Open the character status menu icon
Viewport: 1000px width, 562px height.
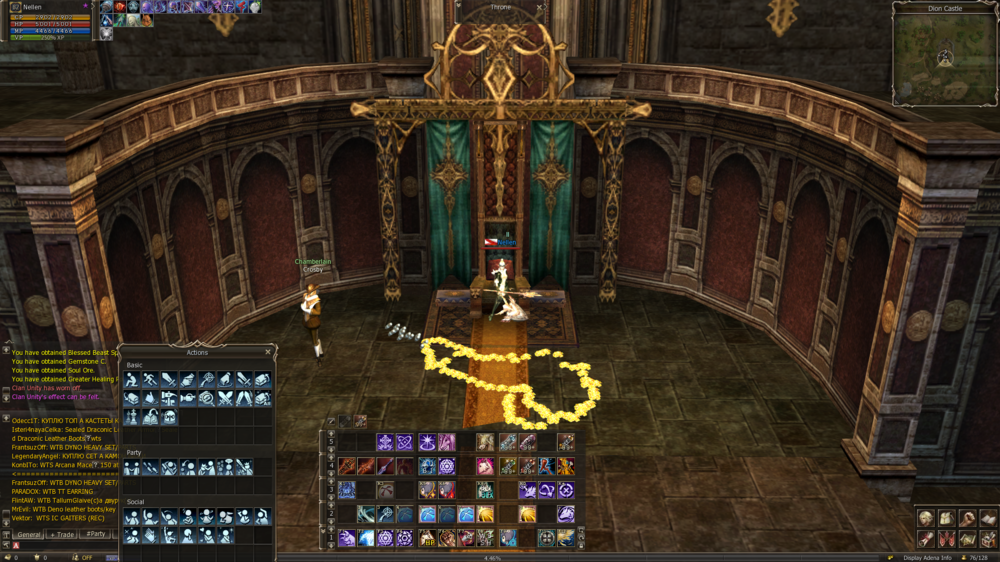[926, 518]
